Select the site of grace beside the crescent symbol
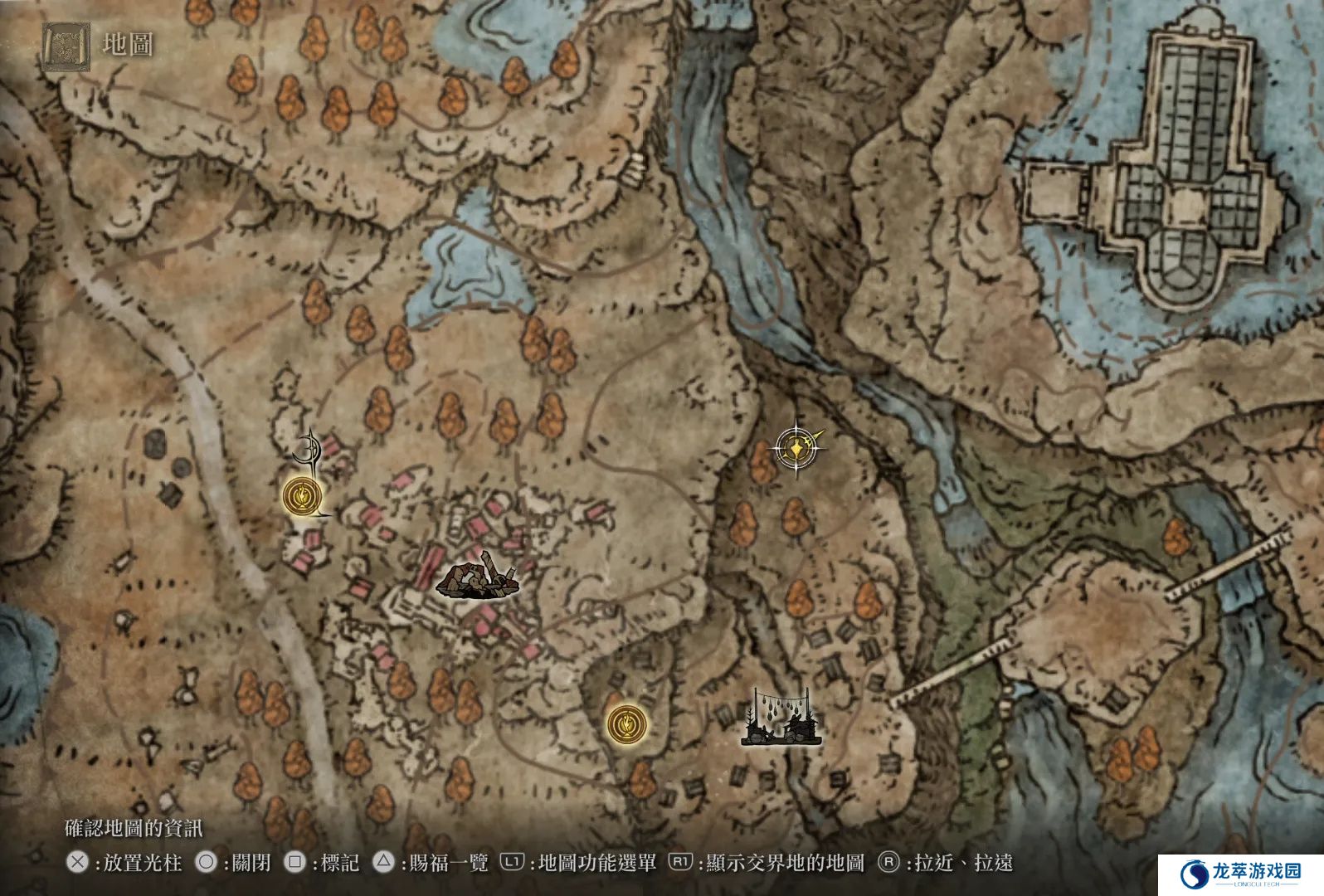Viewport: 1324px width, 896px height. [x=300, y=496]
